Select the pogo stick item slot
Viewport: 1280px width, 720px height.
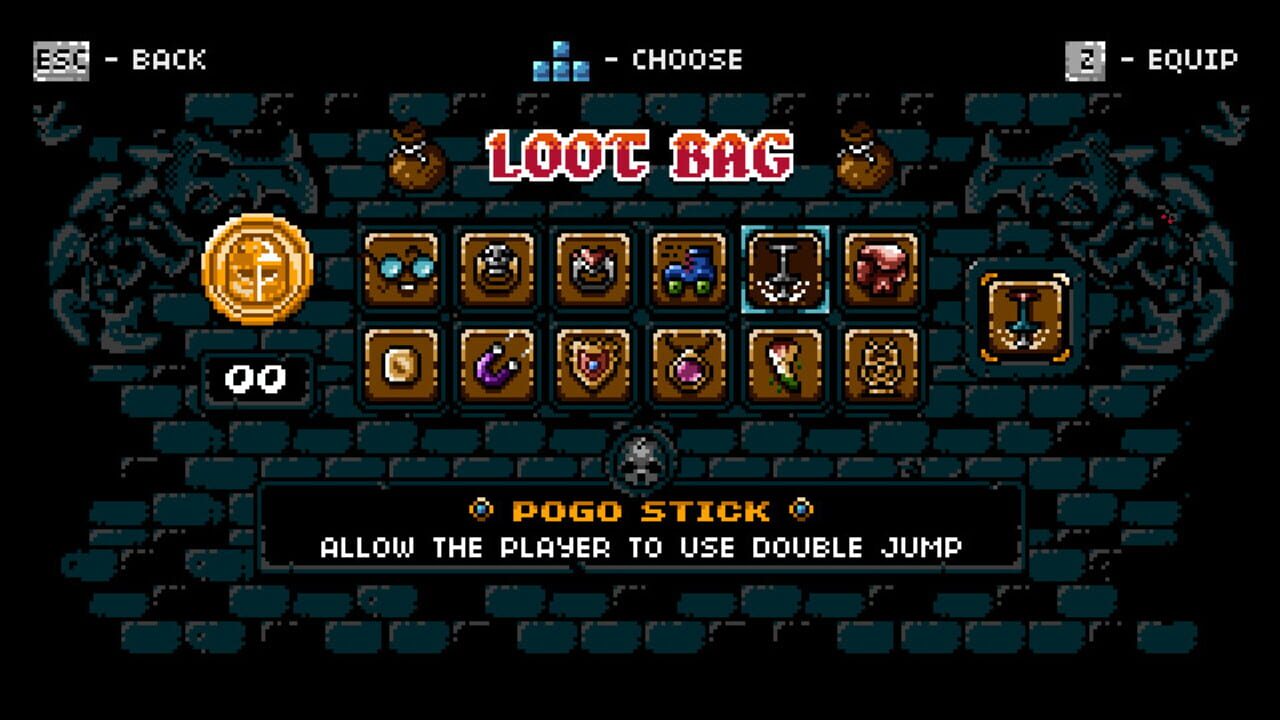[784, 270]
